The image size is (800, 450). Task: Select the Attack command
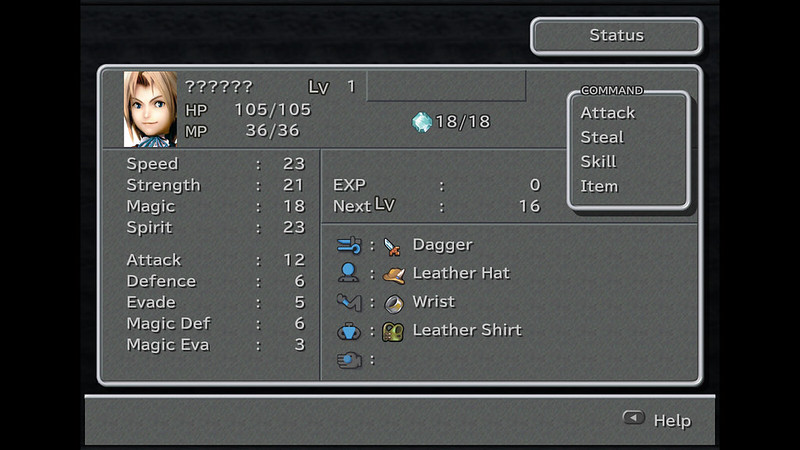coord(607,113)
